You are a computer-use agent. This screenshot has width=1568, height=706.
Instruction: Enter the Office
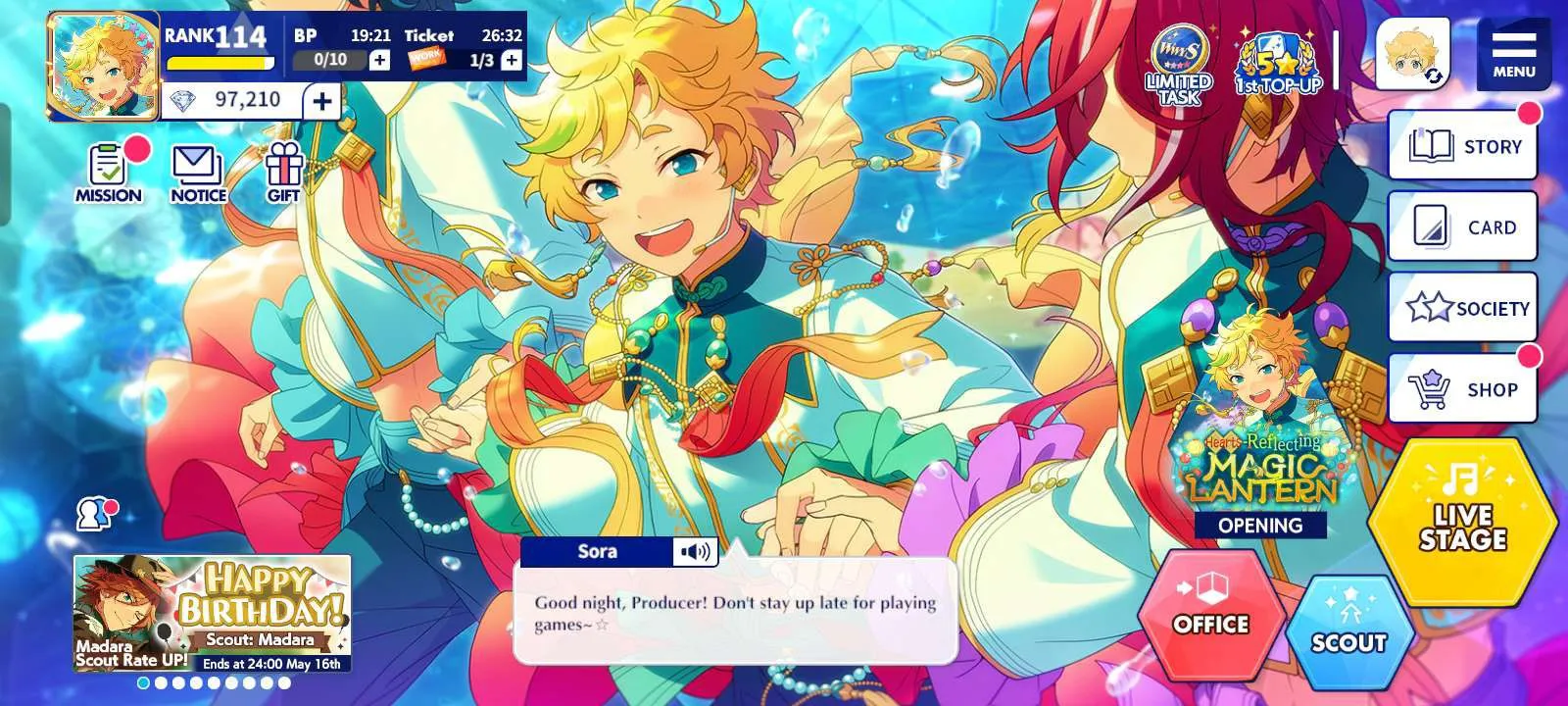pos(1211,614)
